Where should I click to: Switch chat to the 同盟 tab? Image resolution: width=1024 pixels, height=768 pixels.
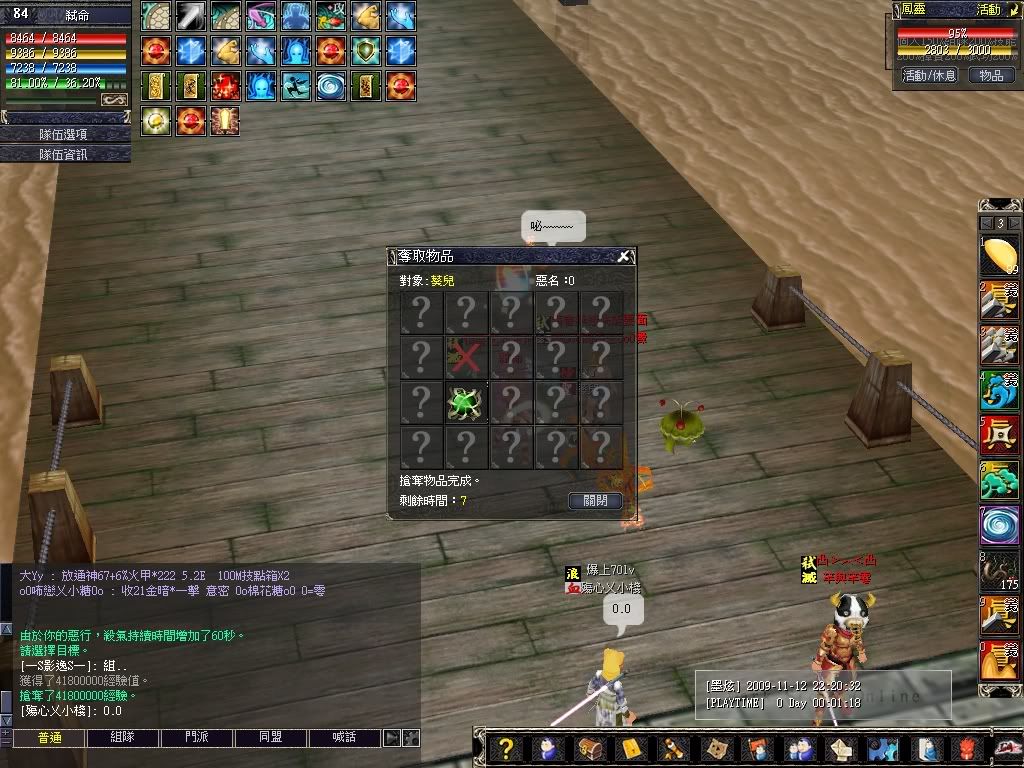point(270,738)
